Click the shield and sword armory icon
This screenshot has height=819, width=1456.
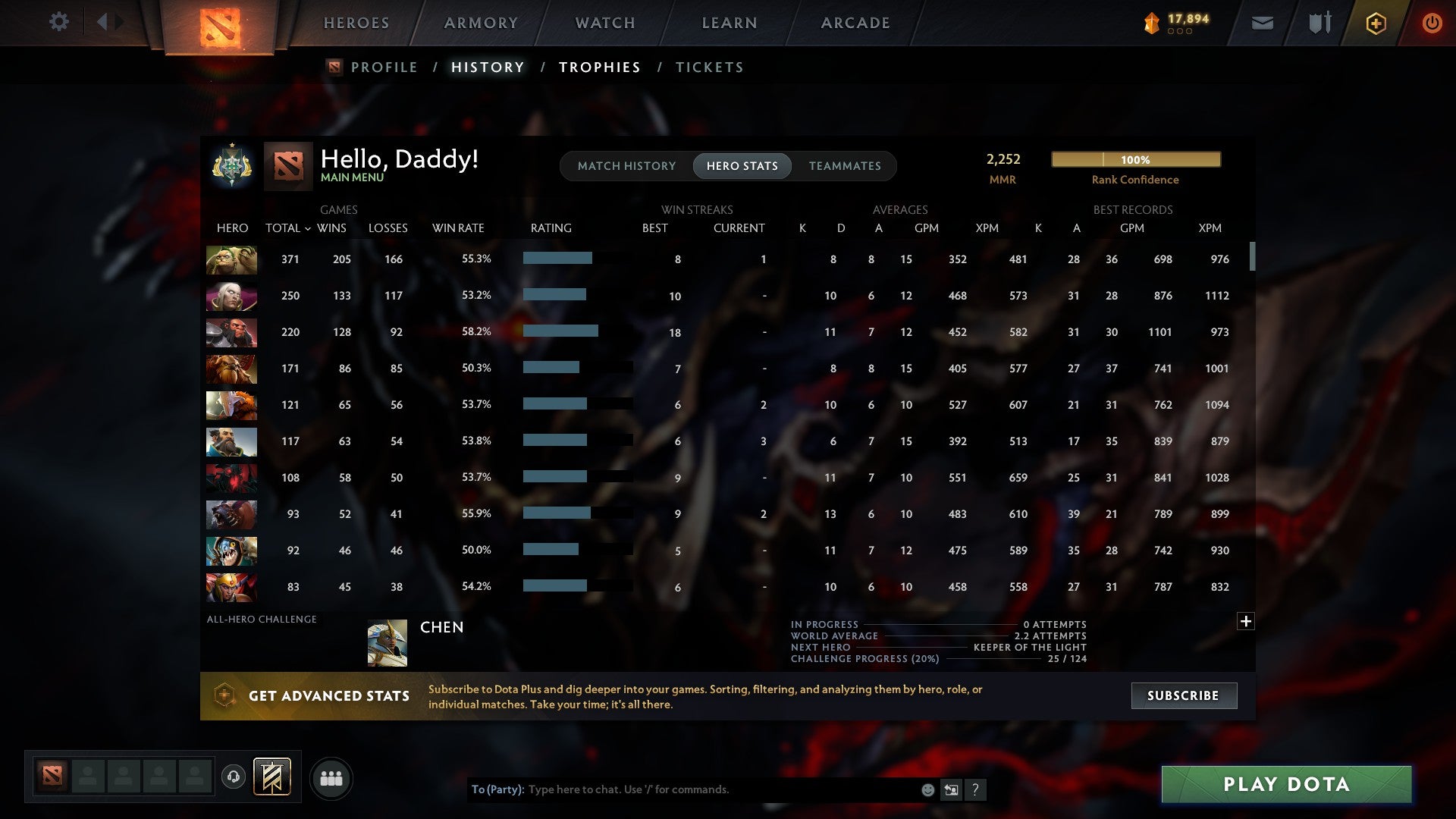click(x=1319, y=24)
